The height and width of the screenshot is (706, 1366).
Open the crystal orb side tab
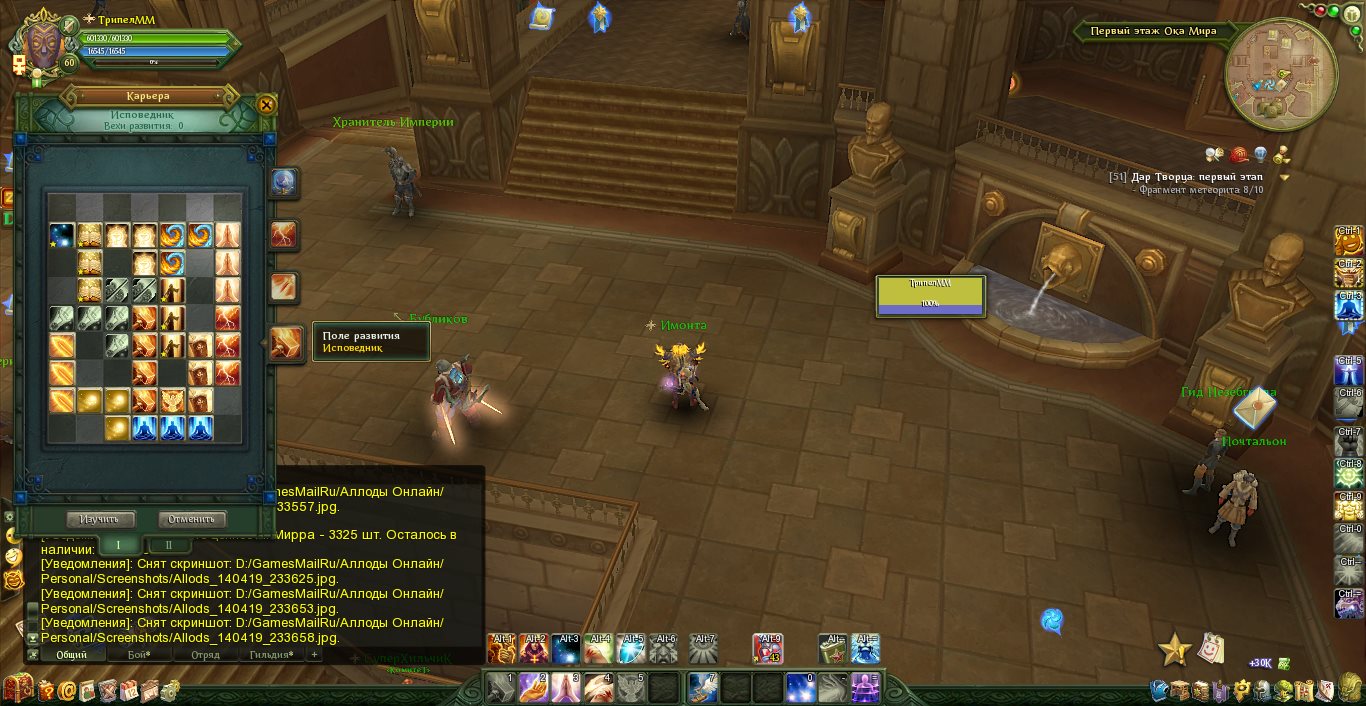pos(284,183)
